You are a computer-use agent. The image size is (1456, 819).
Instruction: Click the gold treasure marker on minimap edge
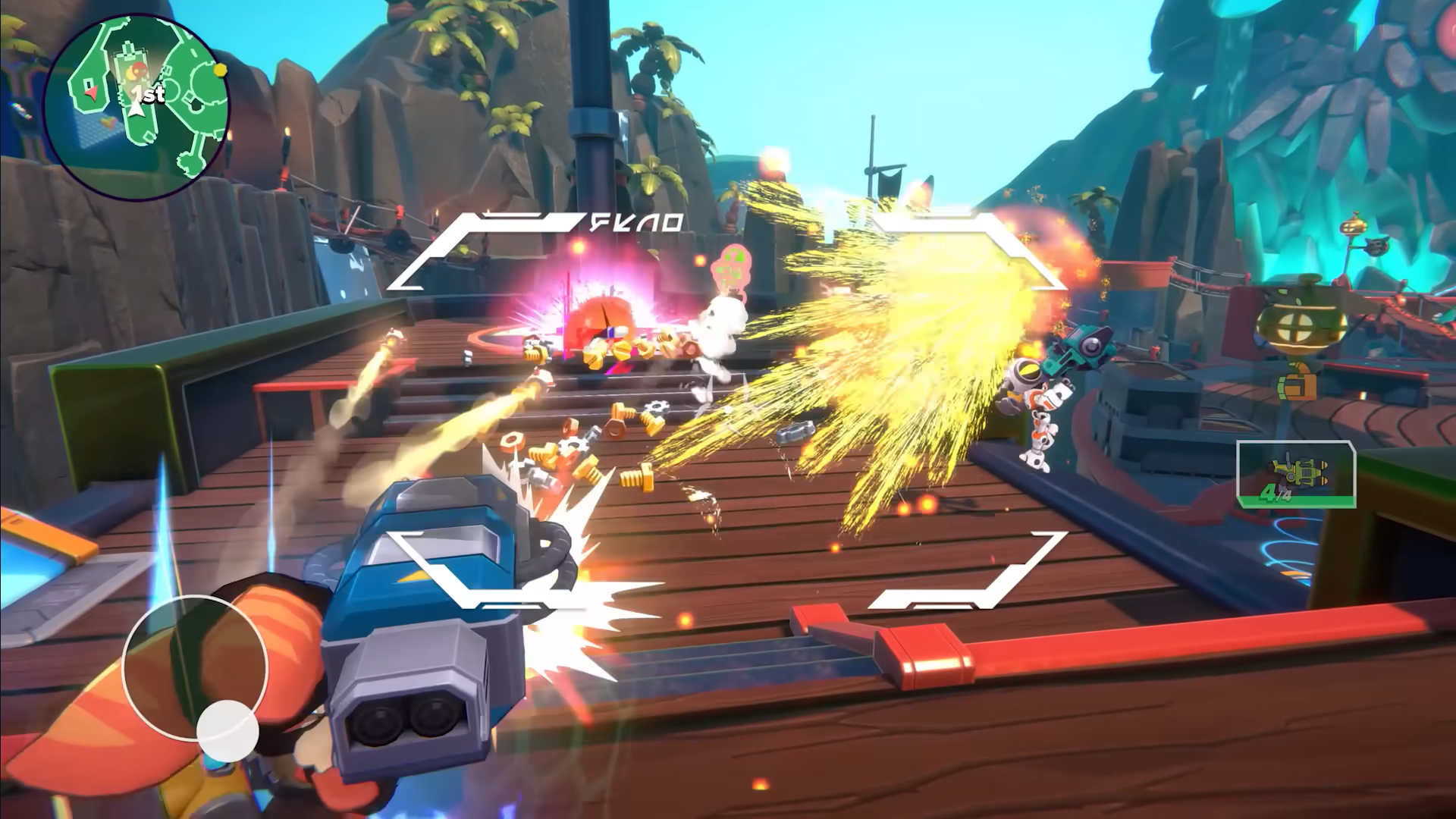[x=219, y=71]
